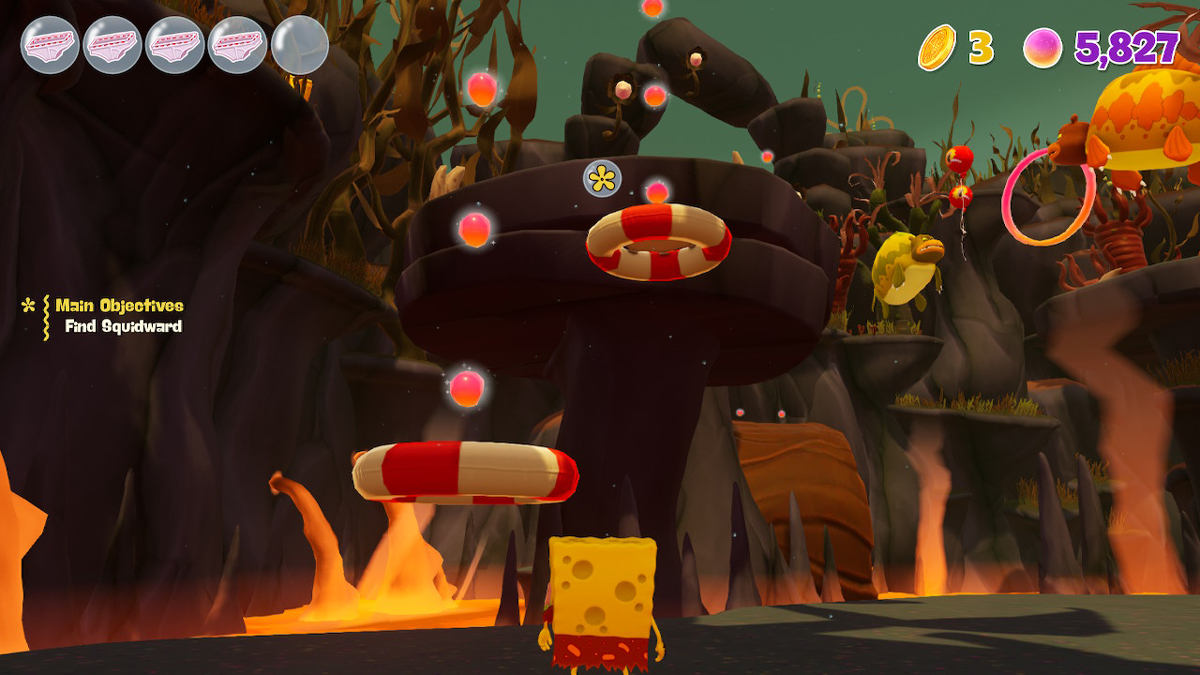Click the gold doubloon coin icon
Viewport: 1200px width, 675px height.
937,47
